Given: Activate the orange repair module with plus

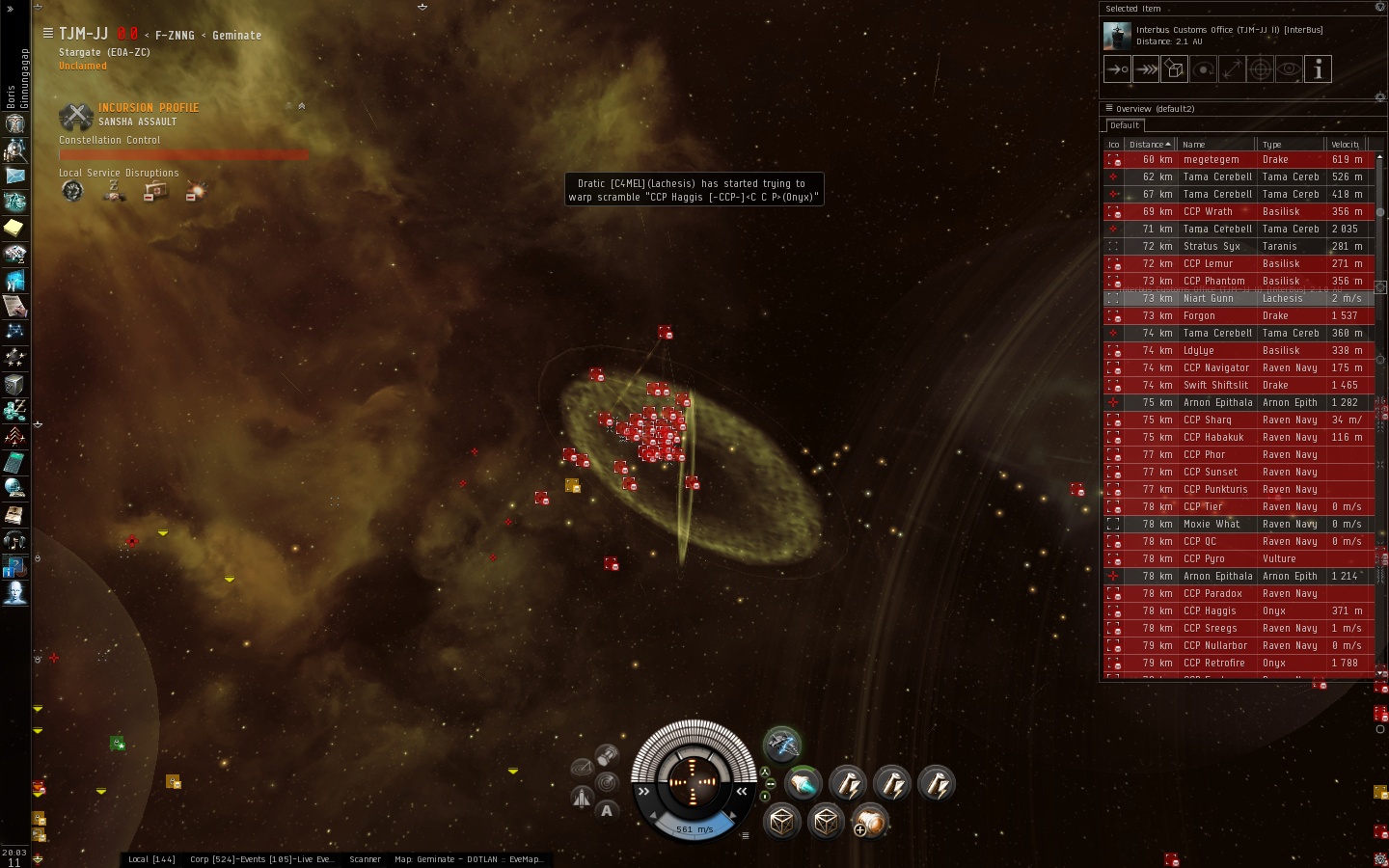Looking at the screenshot, I should (x=869, y=822).
